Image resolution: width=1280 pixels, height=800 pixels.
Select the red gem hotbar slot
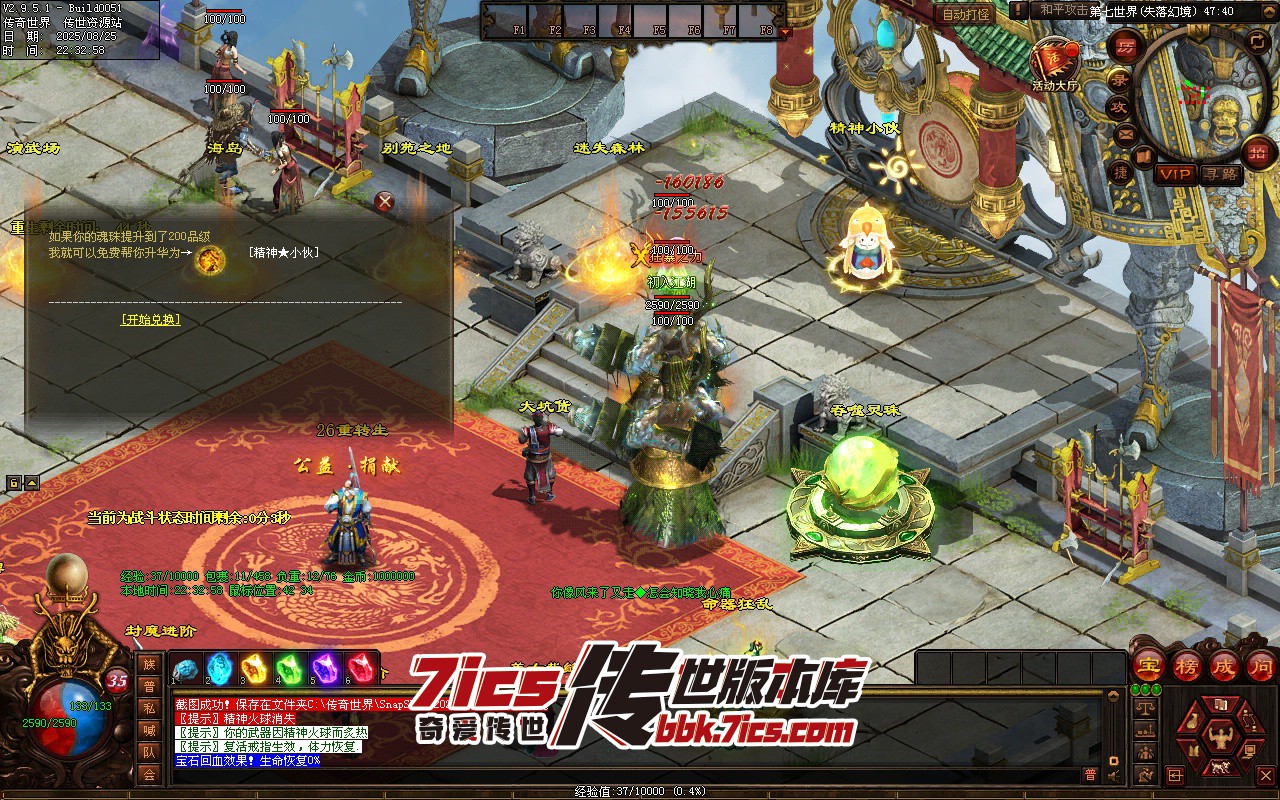point(361,668)
